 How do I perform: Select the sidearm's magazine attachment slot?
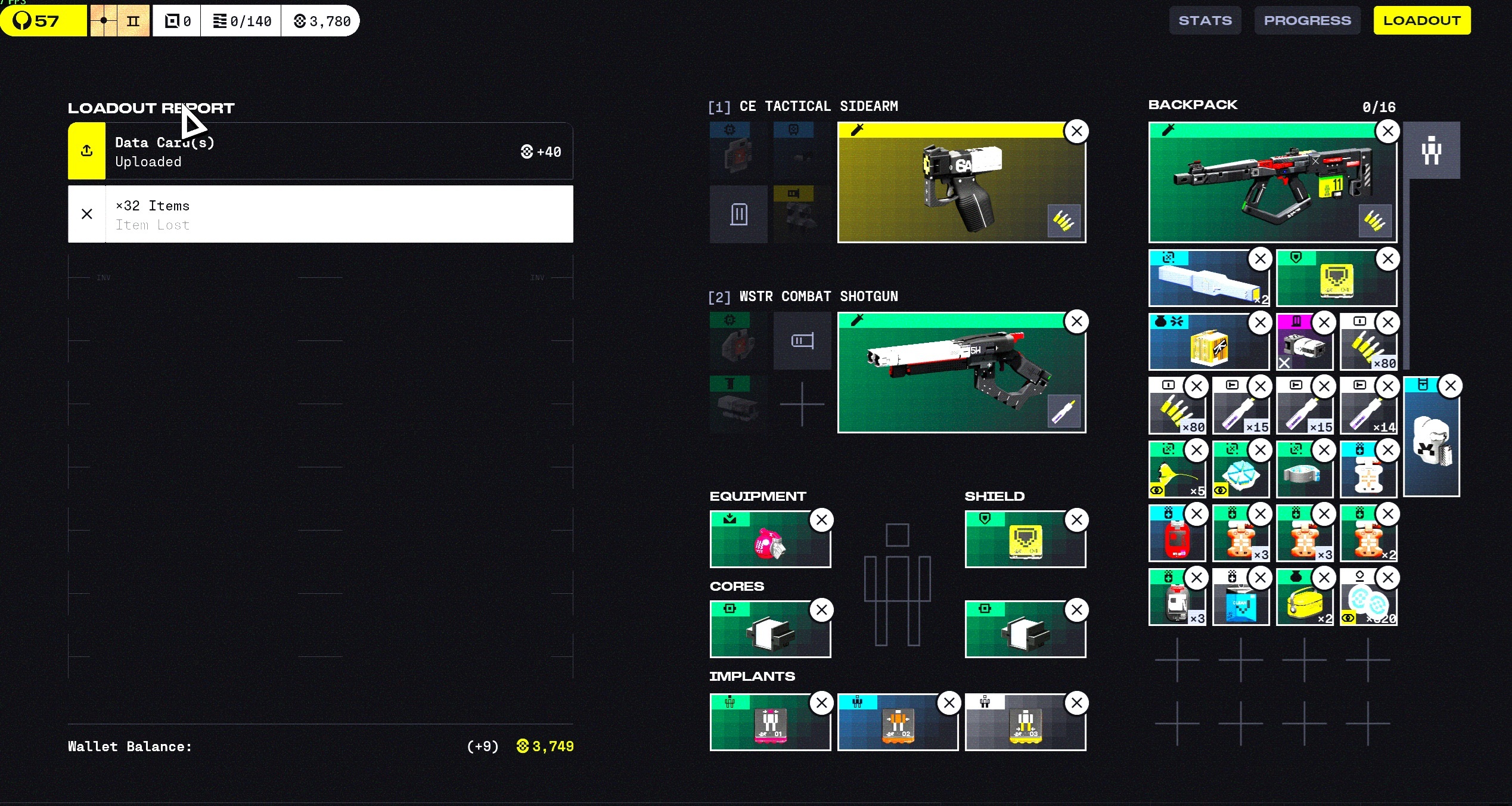click(x=738, y=214)
